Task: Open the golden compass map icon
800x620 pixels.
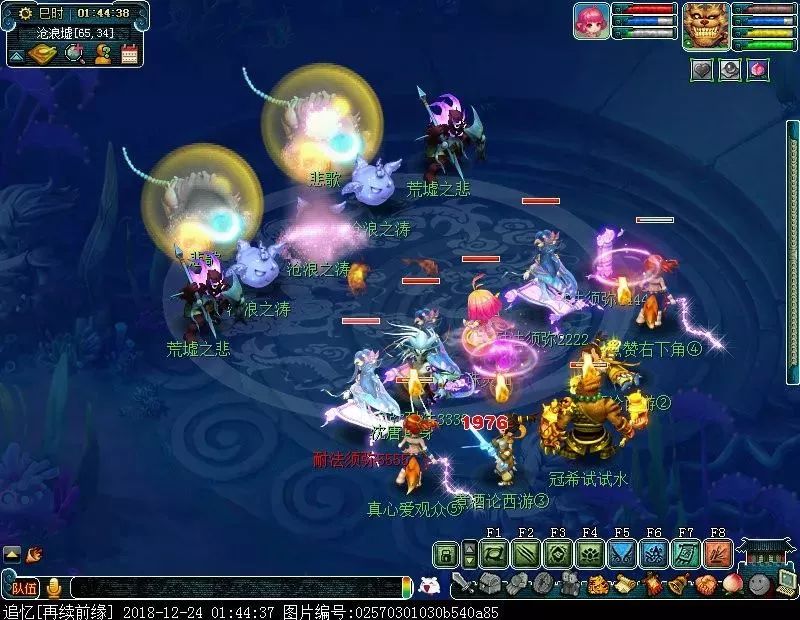Action: [43, 54]
